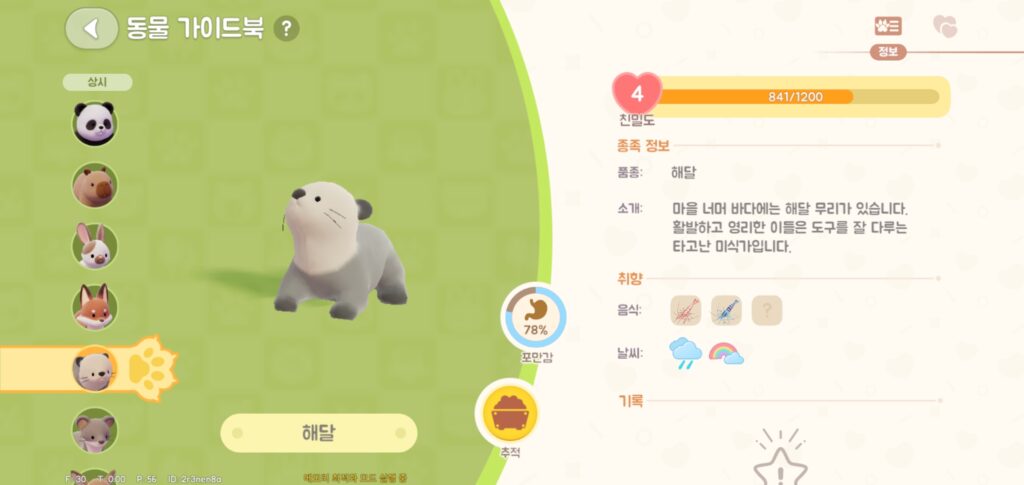Click the unknown food question mark slot
This screenshot has height=485, width=1024.
pos(766,311)
